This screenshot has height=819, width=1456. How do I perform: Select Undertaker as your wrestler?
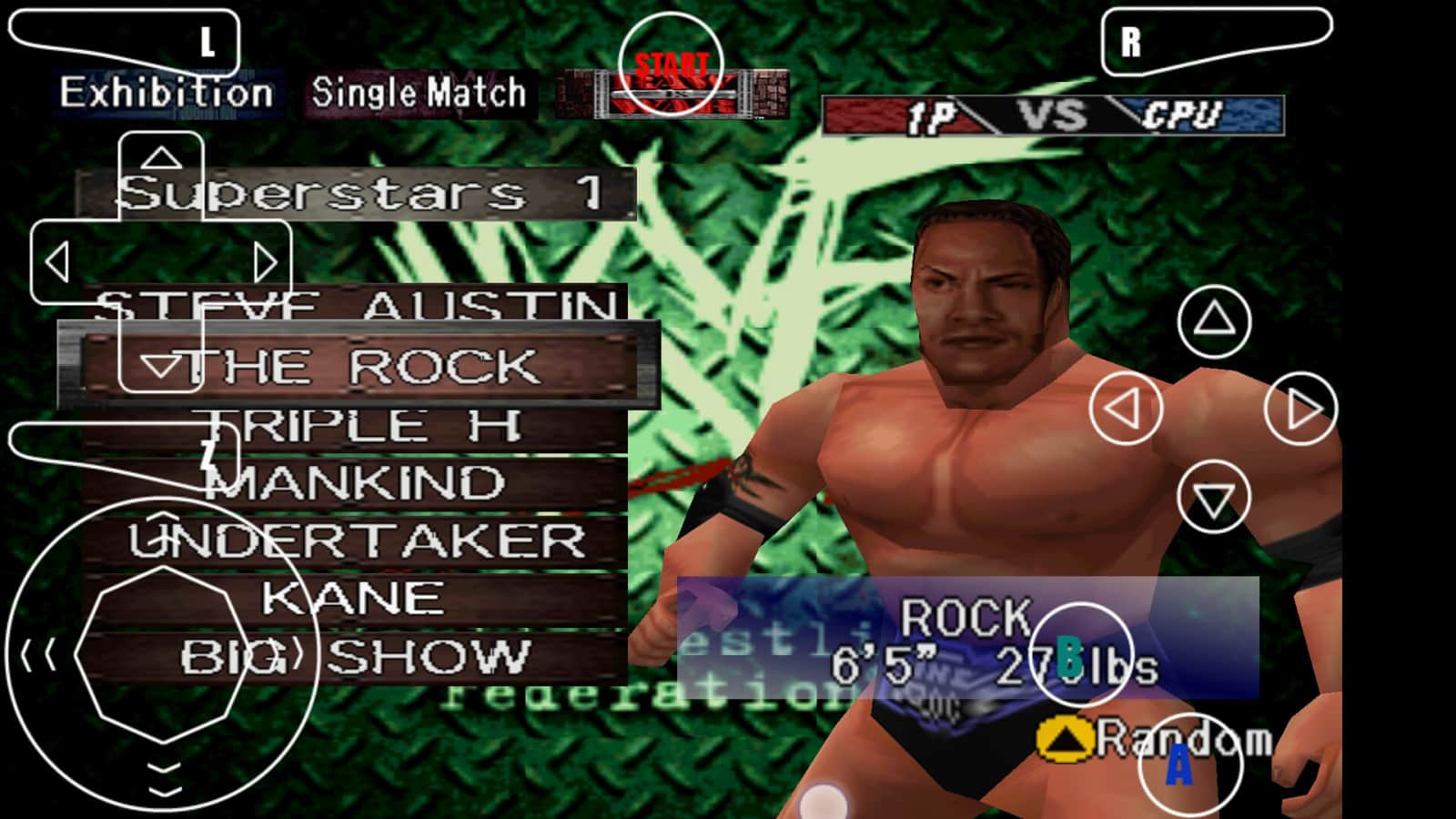click(x=357, y=541)
